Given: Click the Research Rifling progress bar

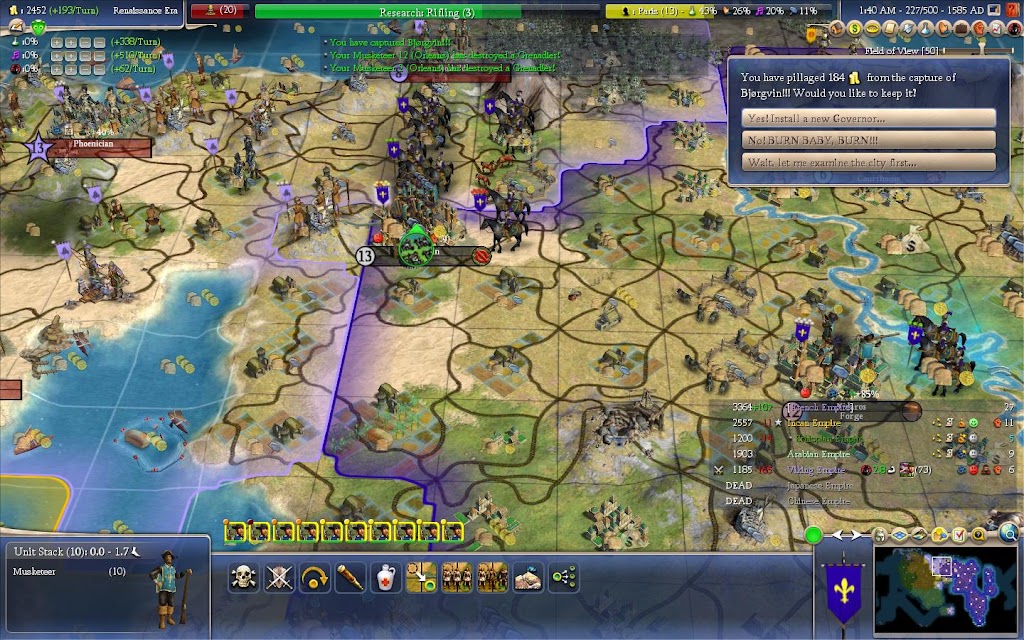Looking at the screenshot, I should click(x=426, y=12).
